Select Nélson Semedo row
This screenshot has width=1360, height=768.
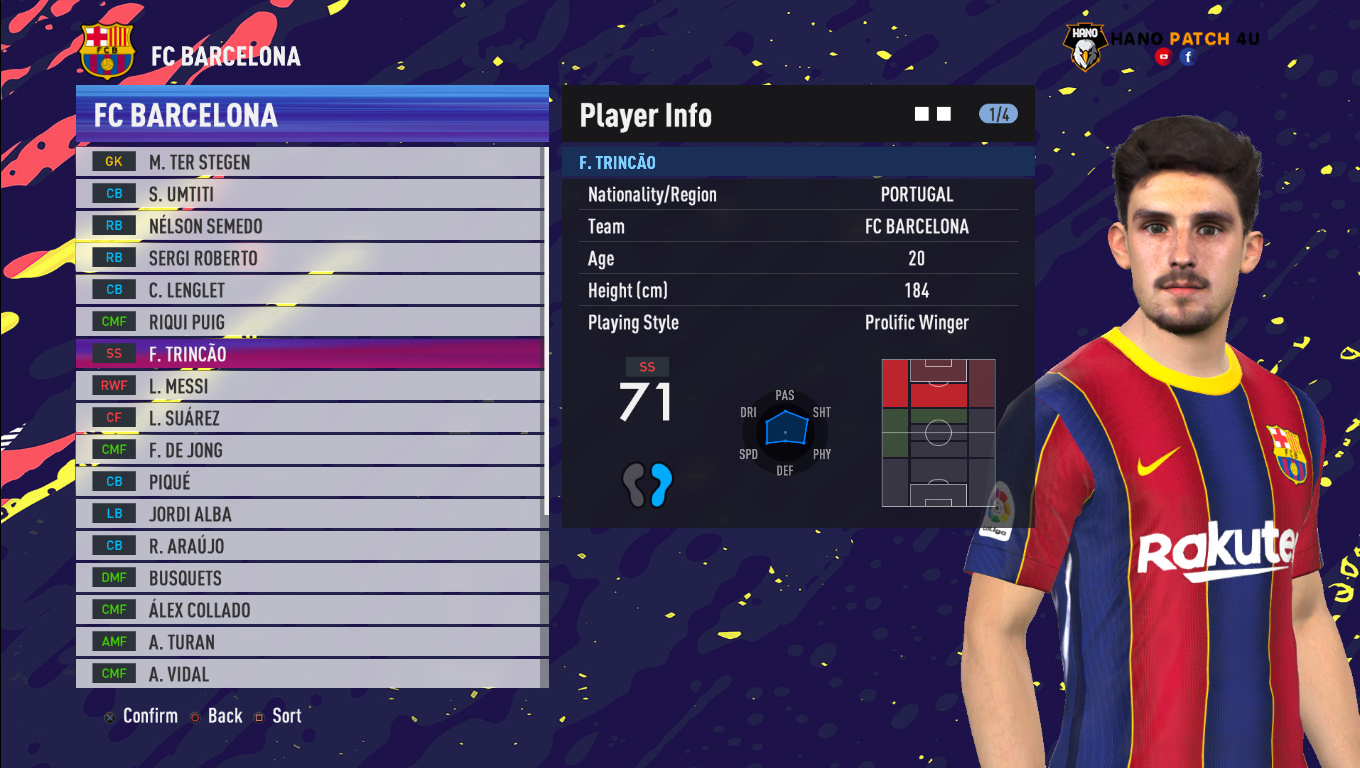coord(310,226)
